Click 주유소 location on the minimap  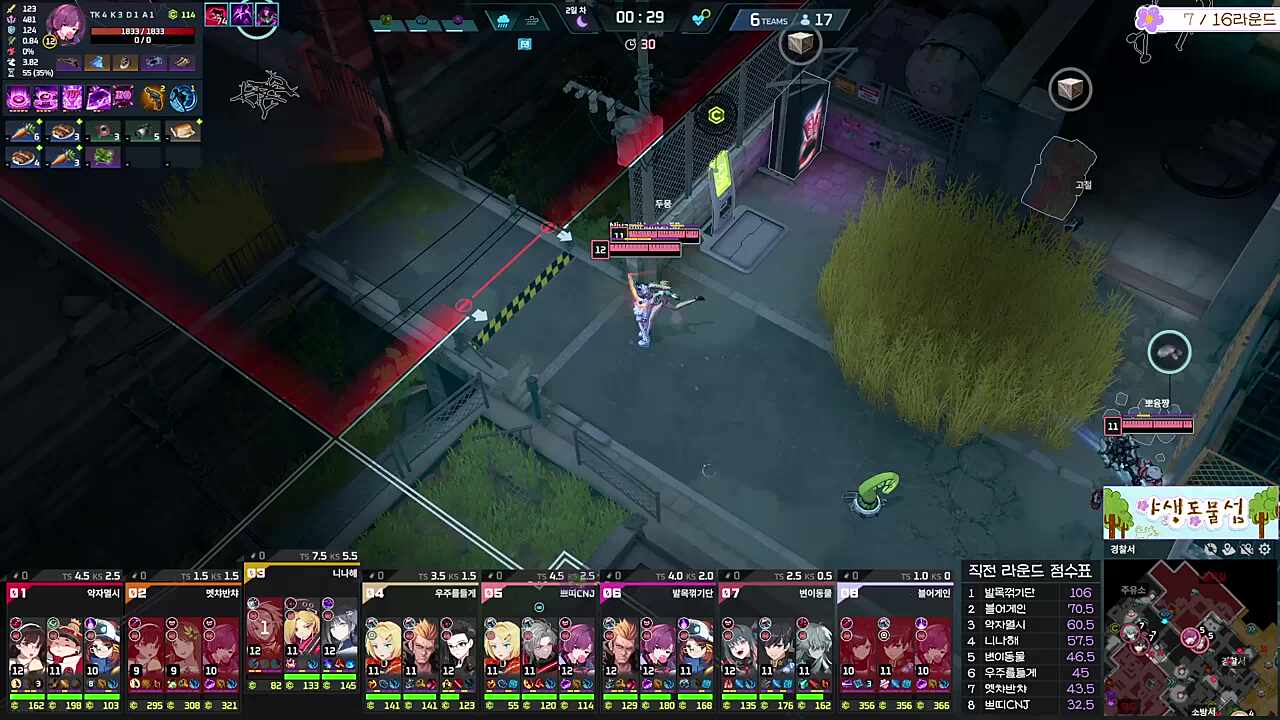pos(1133,590)
